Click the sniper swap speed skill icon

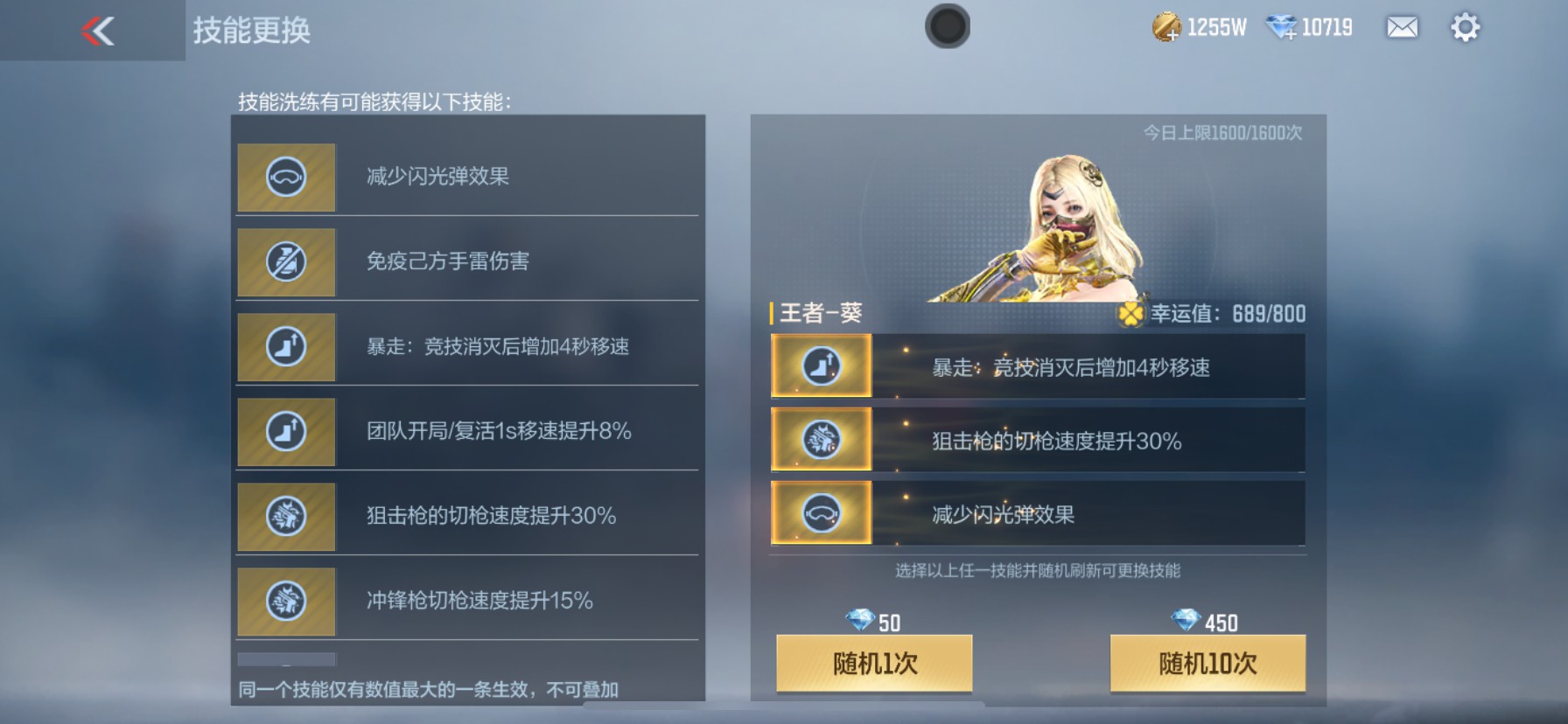[x=285, y=517]
